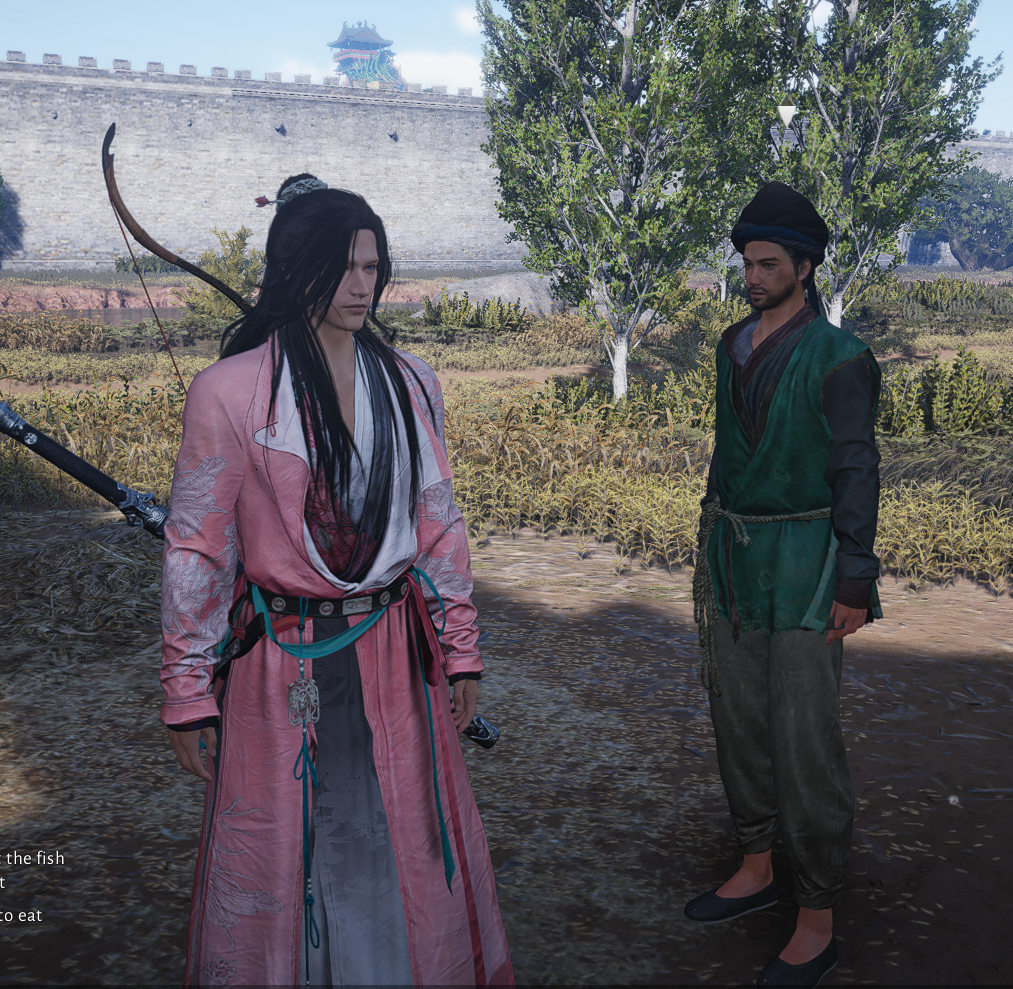
Task: Select the text line ending in "to eat"
Action: [21, 915]
